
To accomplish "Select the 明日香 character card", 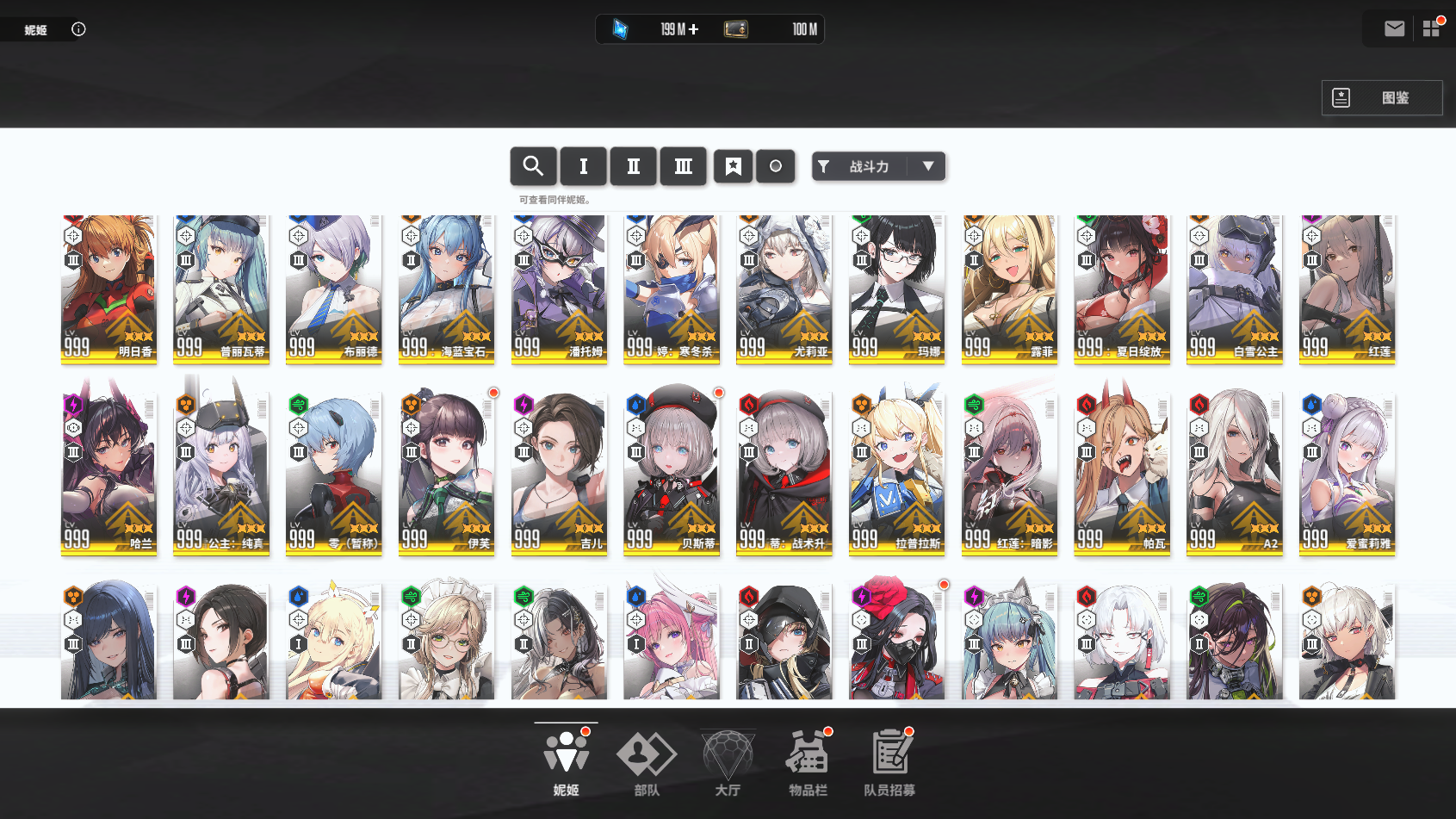I will (108, 289).
